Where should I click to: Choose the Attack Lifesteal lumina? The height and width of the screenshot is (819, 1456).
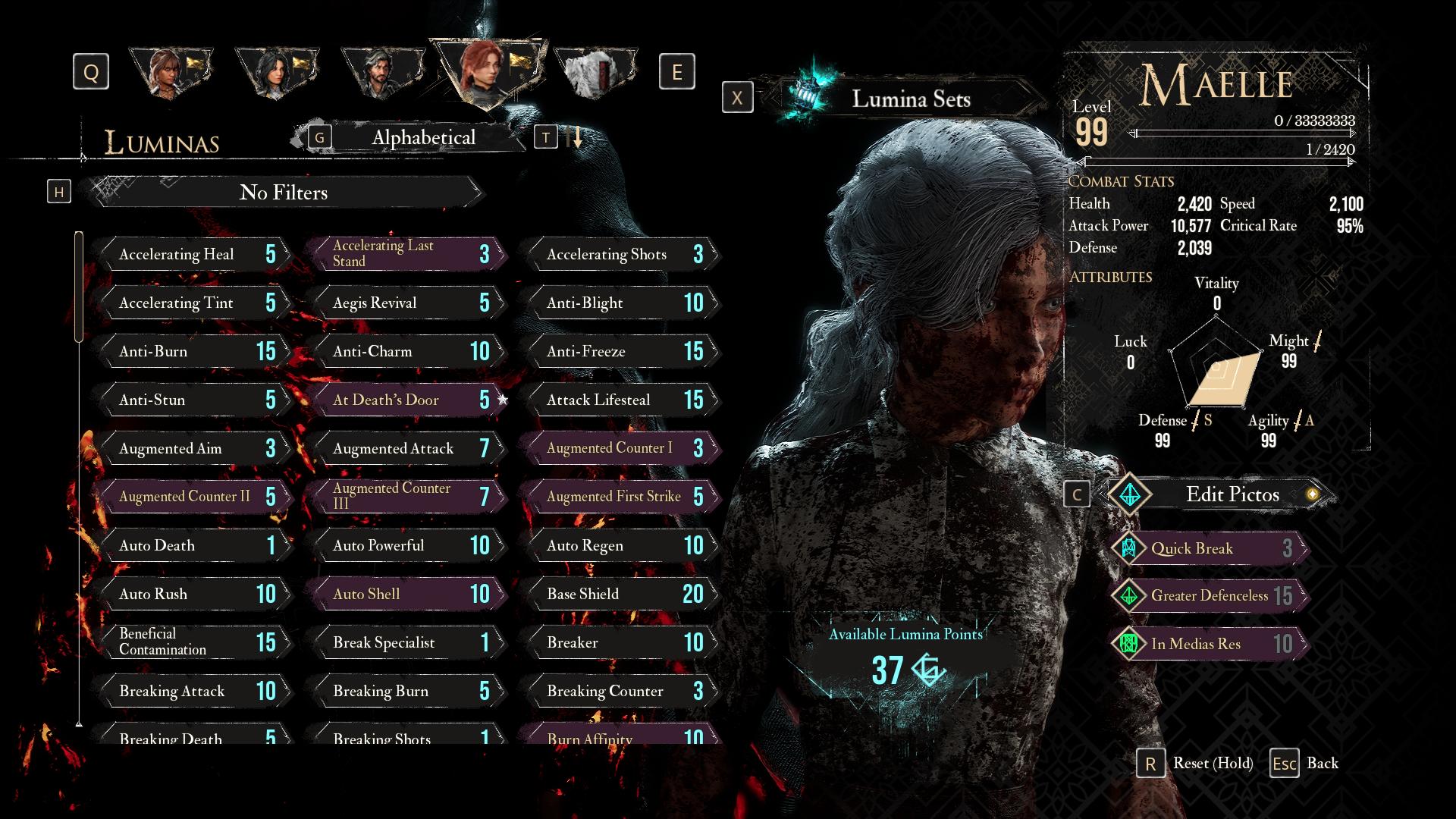pyautogui.click(x=621, y=400)
